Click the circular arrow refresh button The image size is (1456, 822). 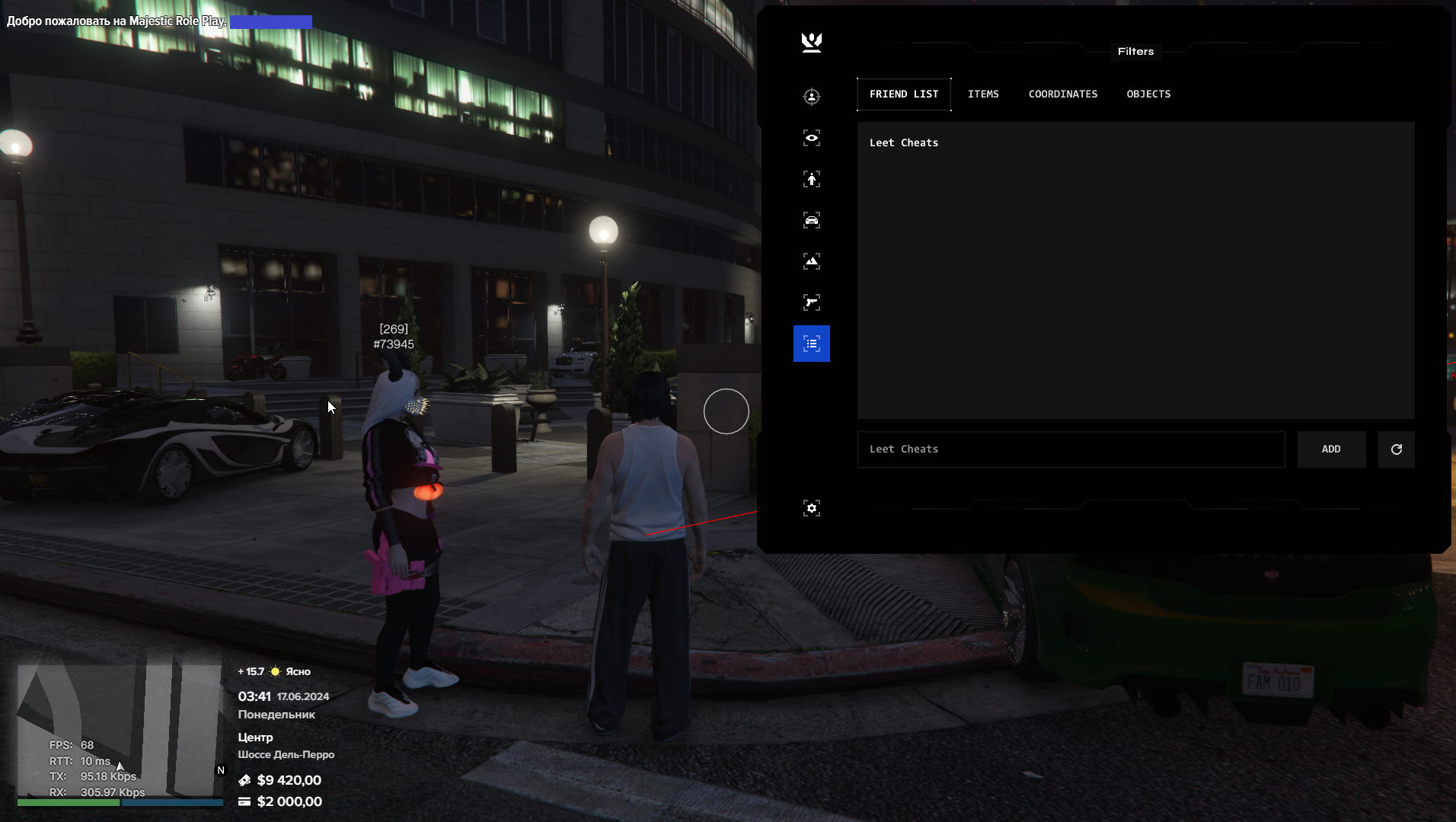click(1396, 449)
